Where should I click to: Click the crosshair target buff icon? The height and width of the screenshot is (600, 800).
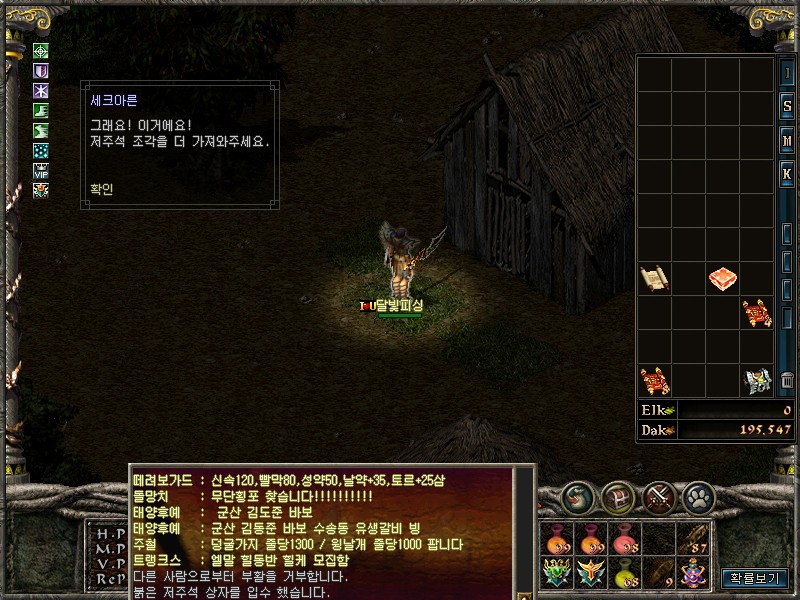[x=41, y=51]
